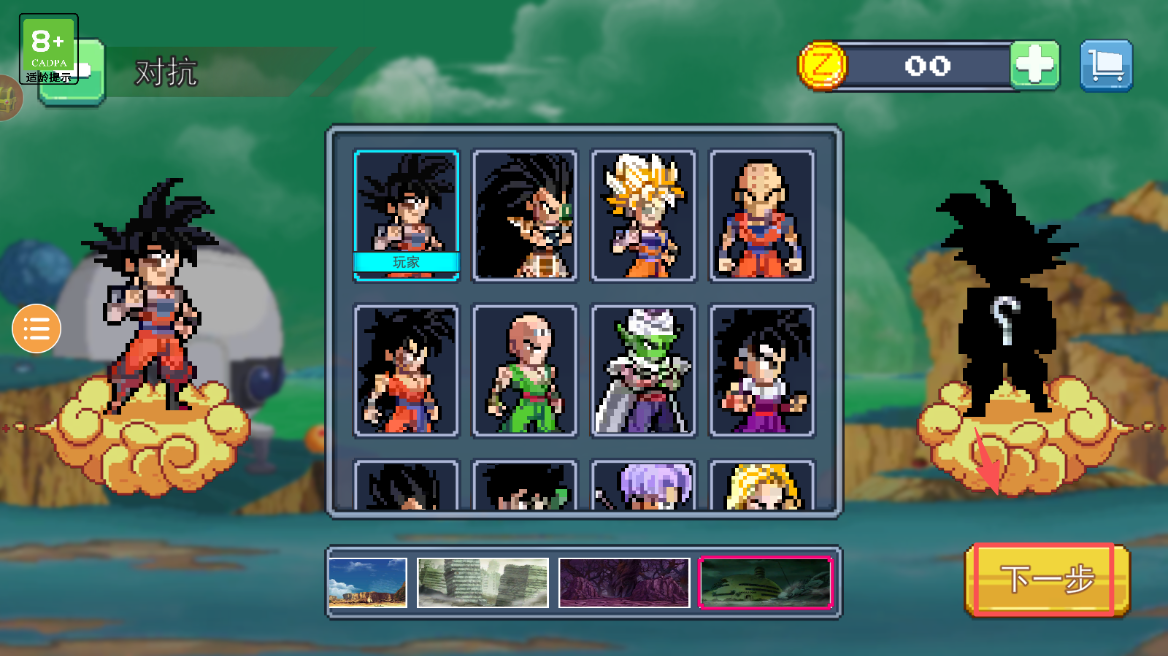The image size is (1168, 656).
Task: Open the orange list menu button
Action: (x=37, y=329)
